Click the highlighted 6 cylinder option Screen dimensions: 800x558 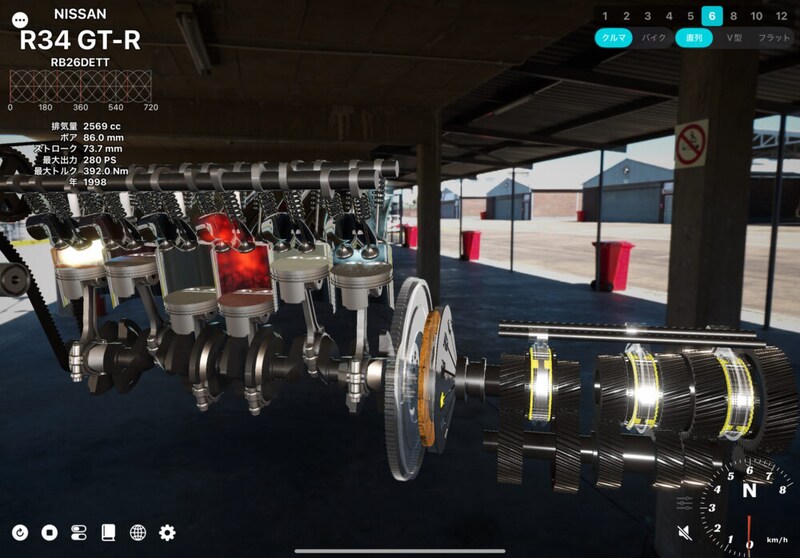pyautogui.click(x=712, y=16)
